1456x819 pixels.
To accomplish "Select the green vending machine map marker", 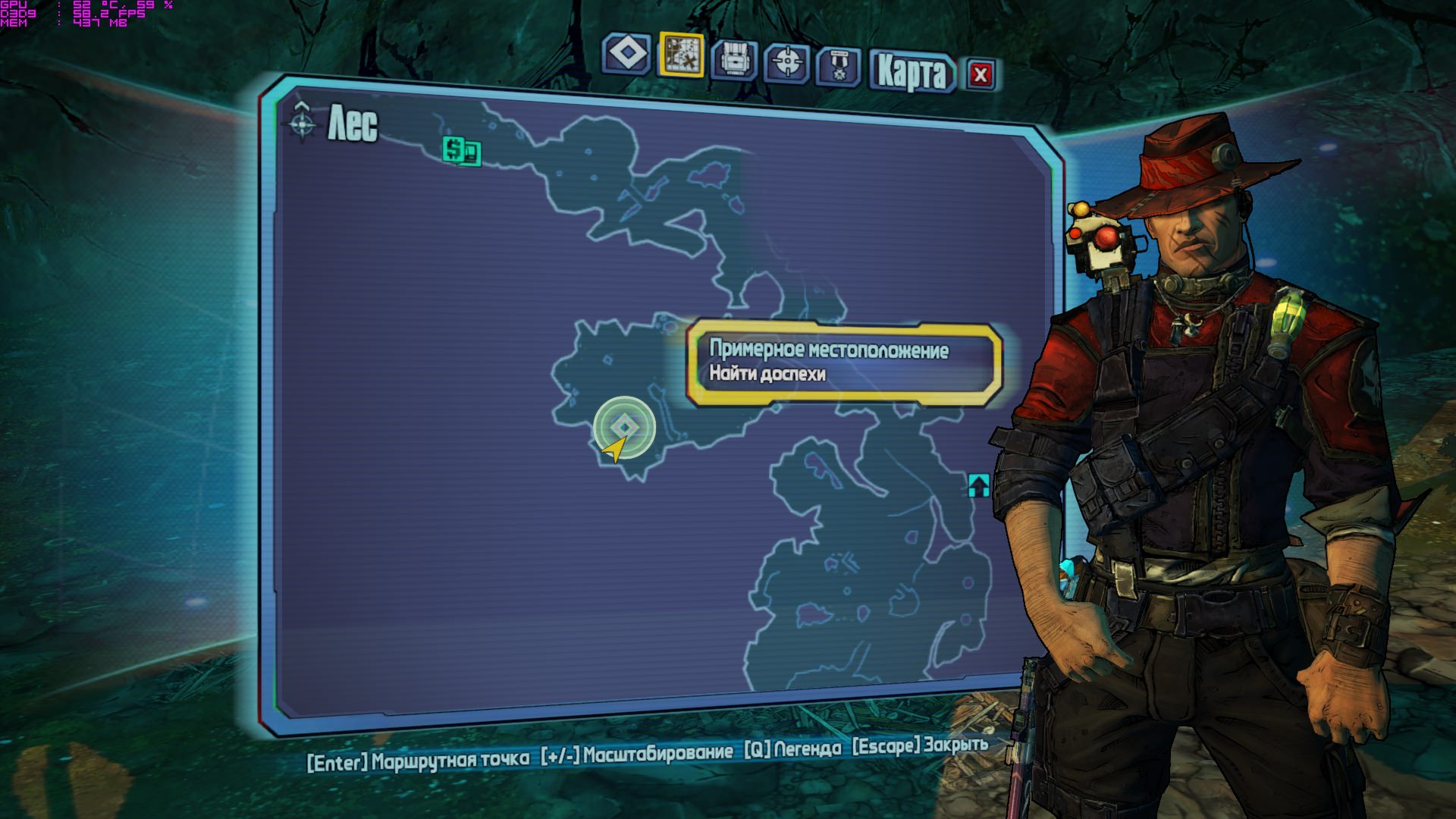I will tap(461, 150).
